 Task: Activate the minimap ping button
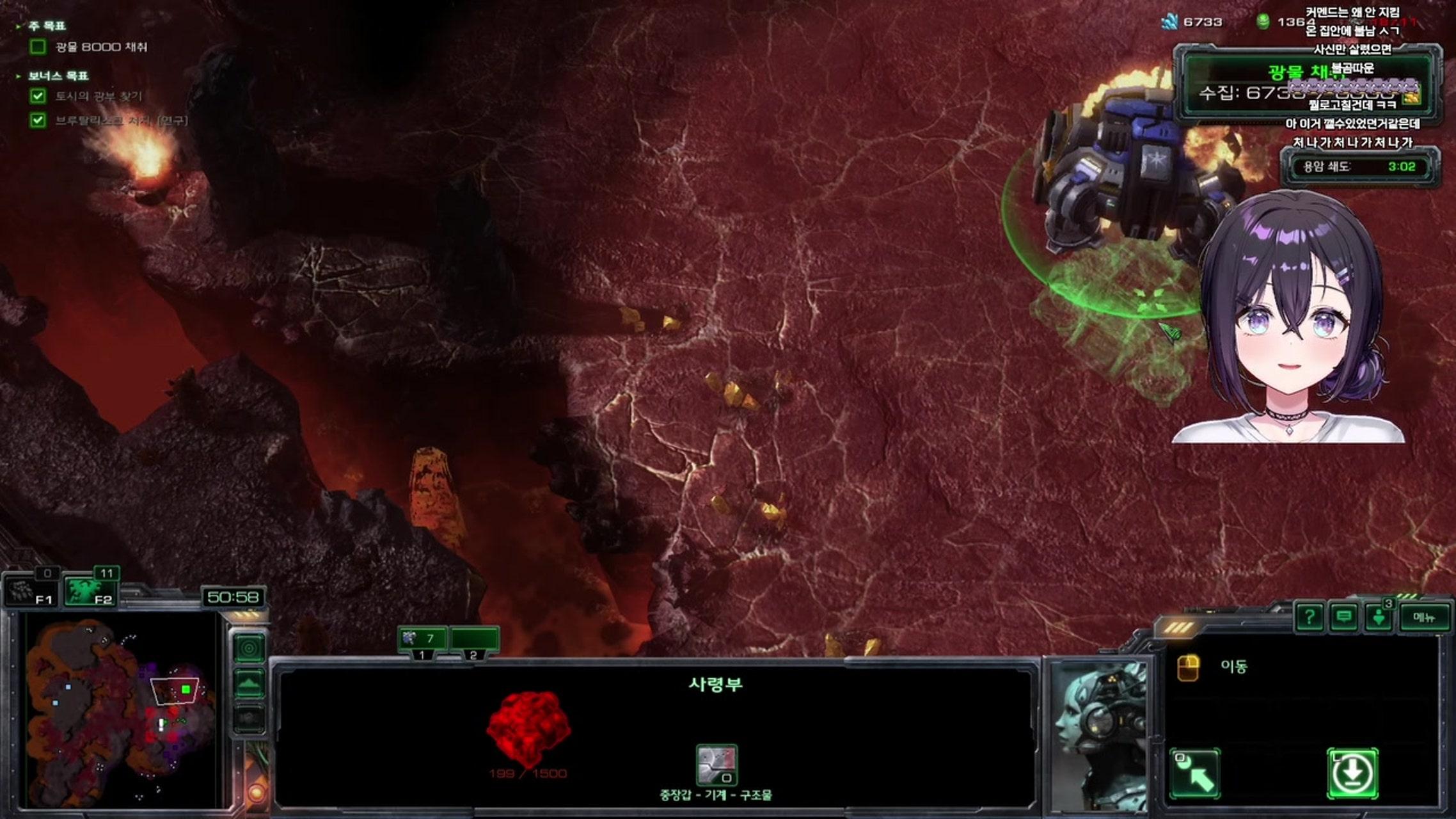[x=249, y=649]
